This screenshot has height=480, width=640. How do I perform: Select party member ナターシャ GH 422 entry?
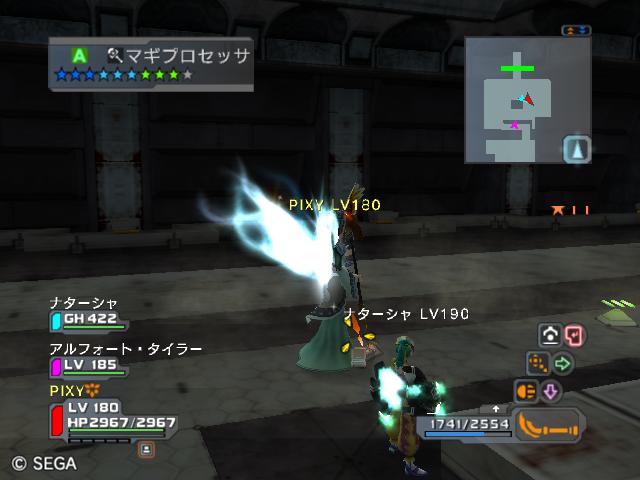[88, 314]
